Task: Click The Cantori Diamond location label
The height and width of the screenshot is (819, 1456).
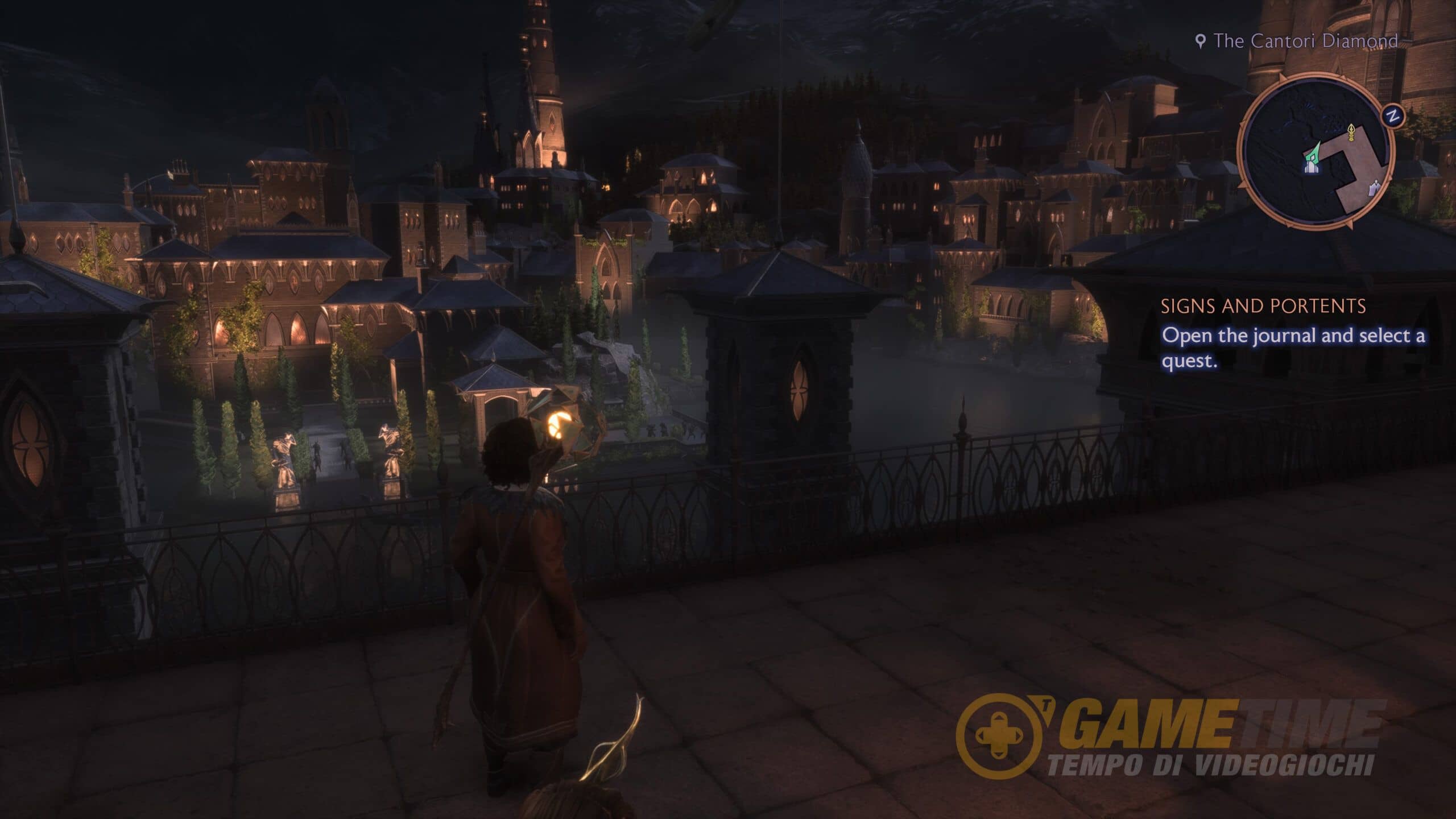Action: 1305,41
